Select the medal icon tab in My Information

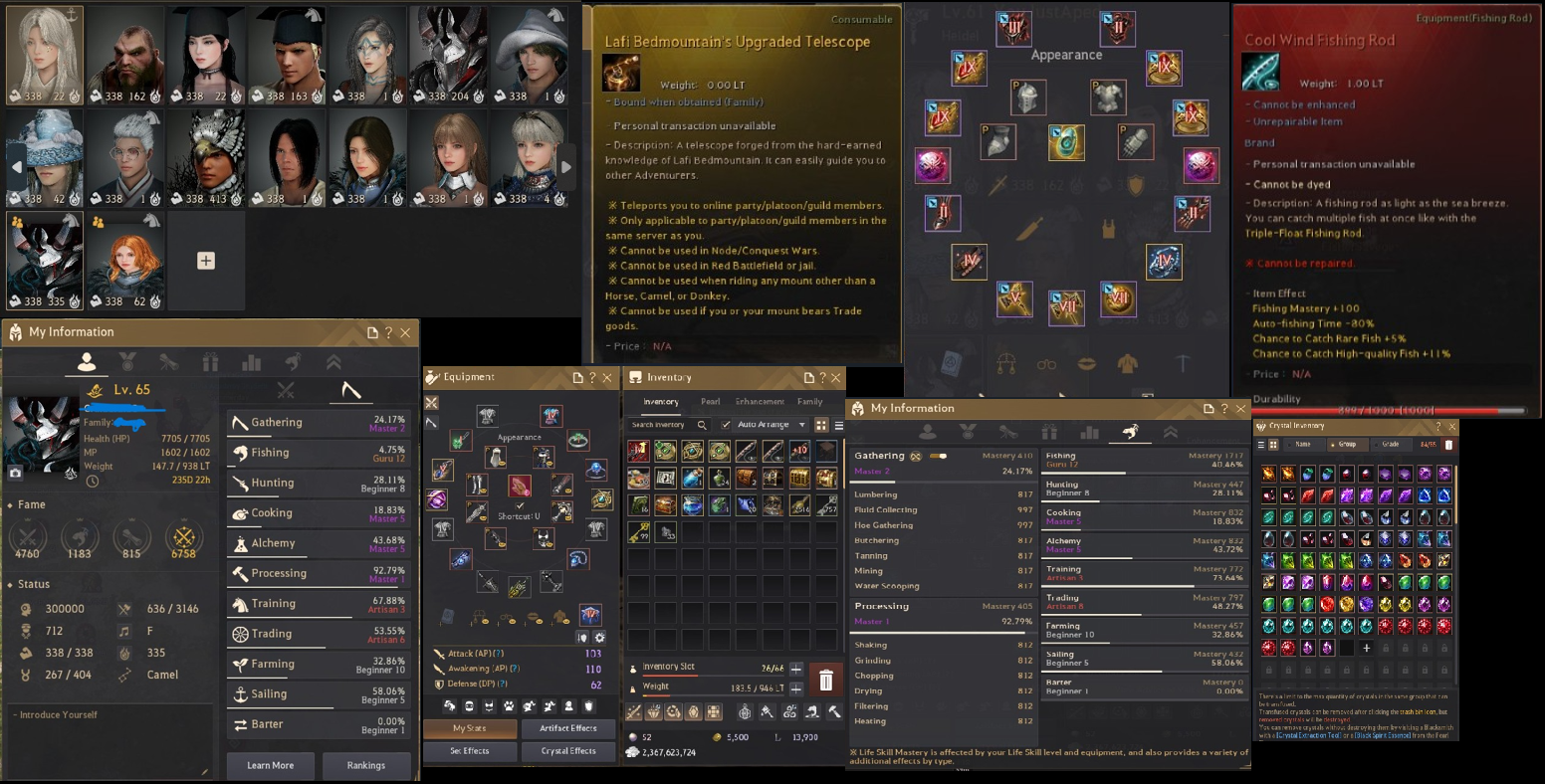127,363
